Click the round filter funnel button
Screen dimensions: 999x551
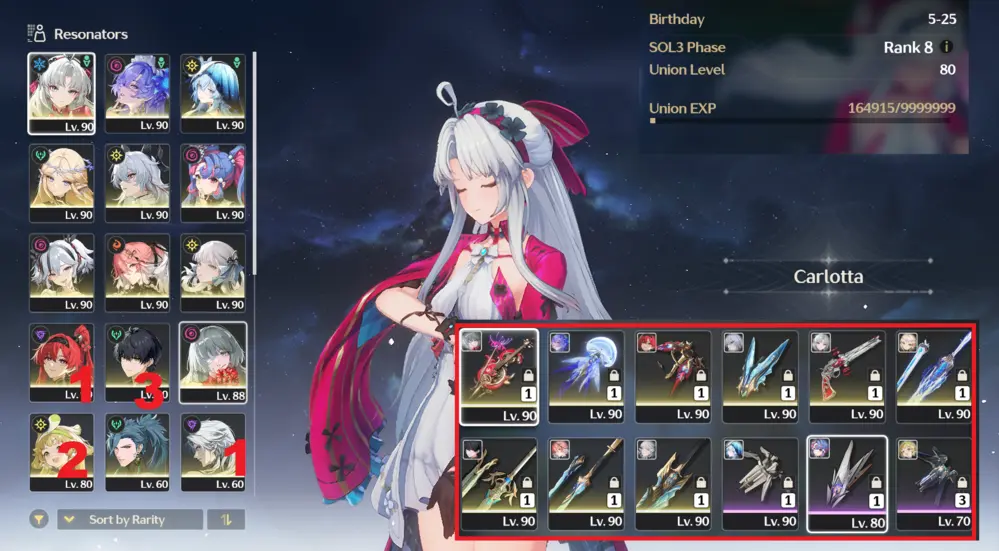tap(39, 520)
